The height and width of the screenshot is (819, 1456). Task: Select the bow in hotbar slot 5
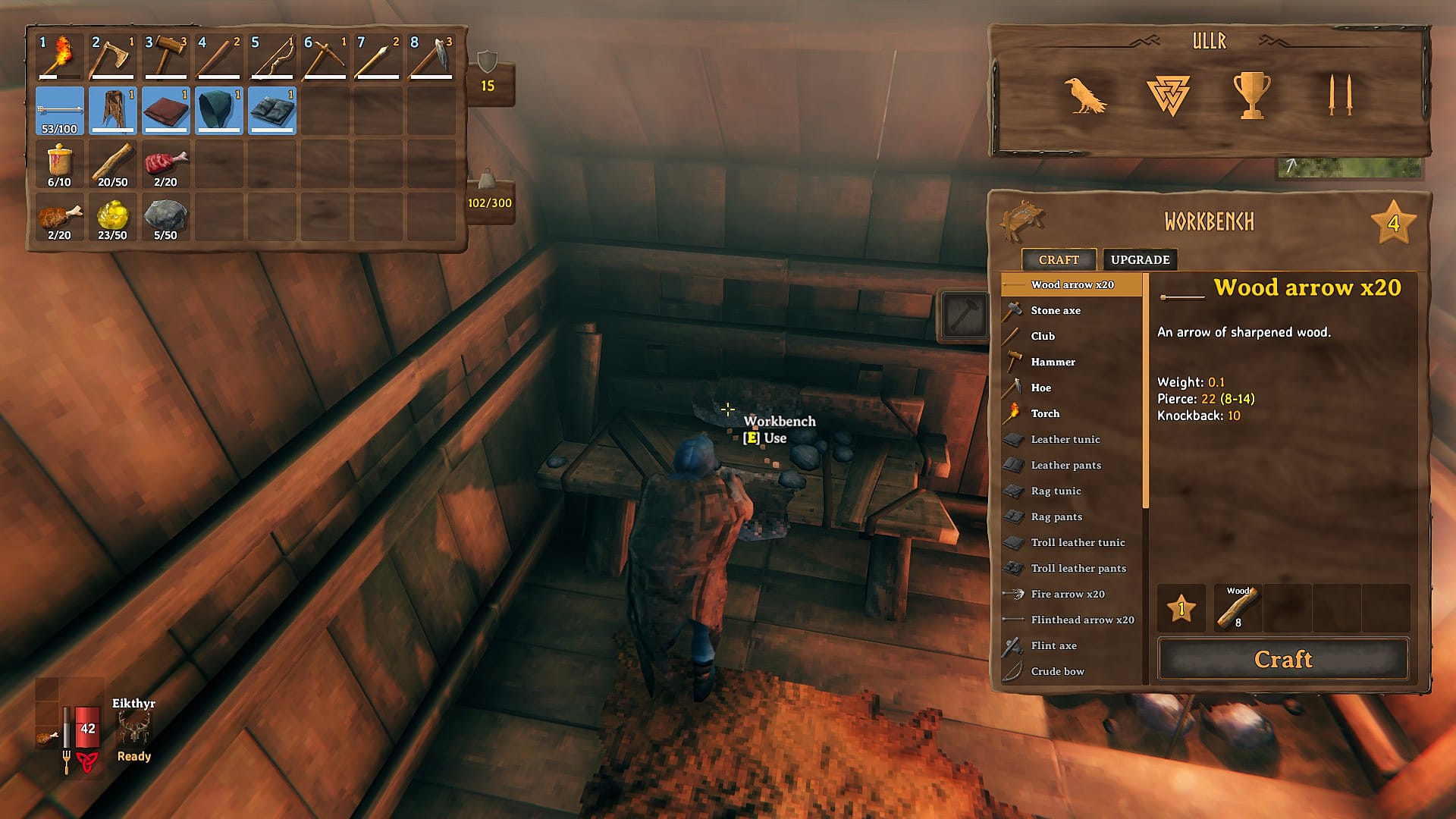[272, 57]
